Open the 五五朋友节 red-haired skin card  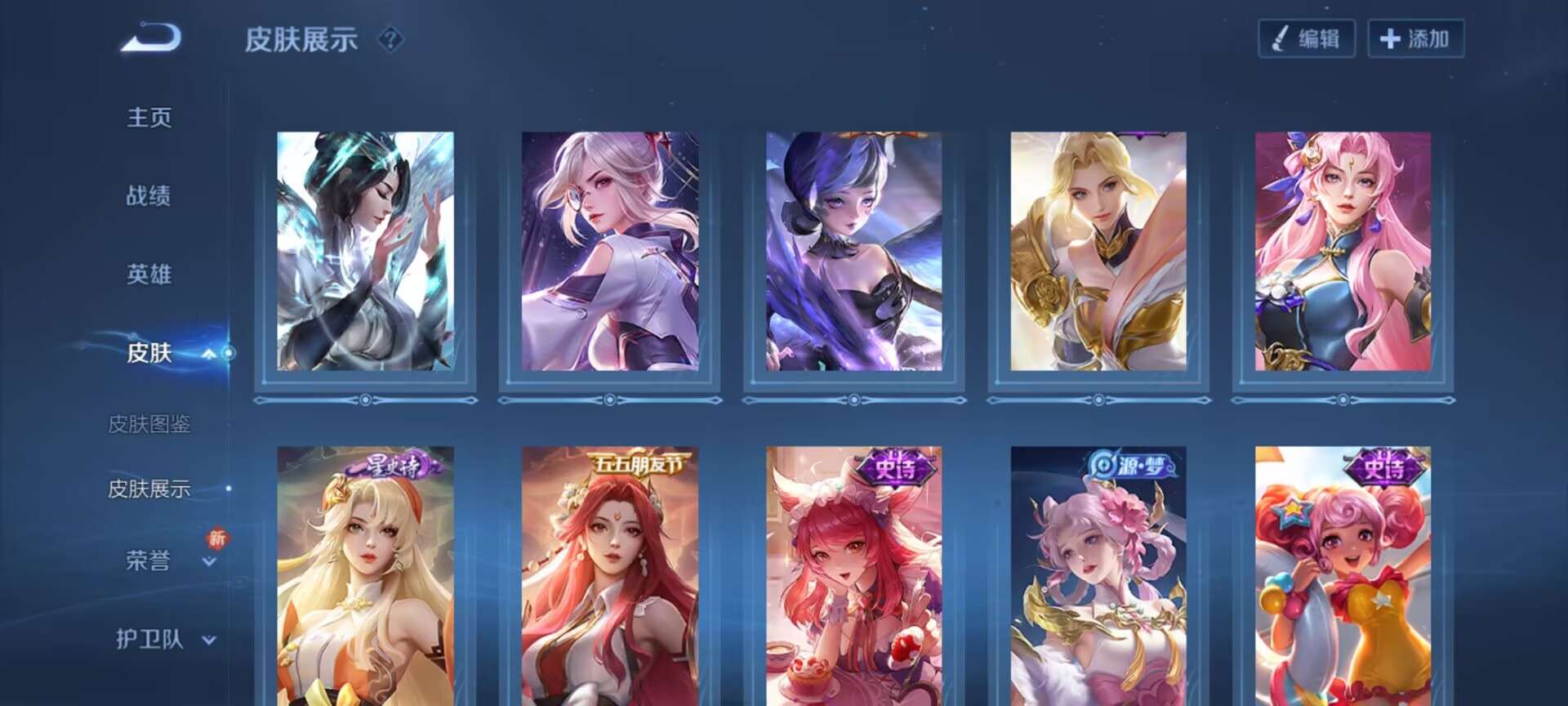pos(610,576)
